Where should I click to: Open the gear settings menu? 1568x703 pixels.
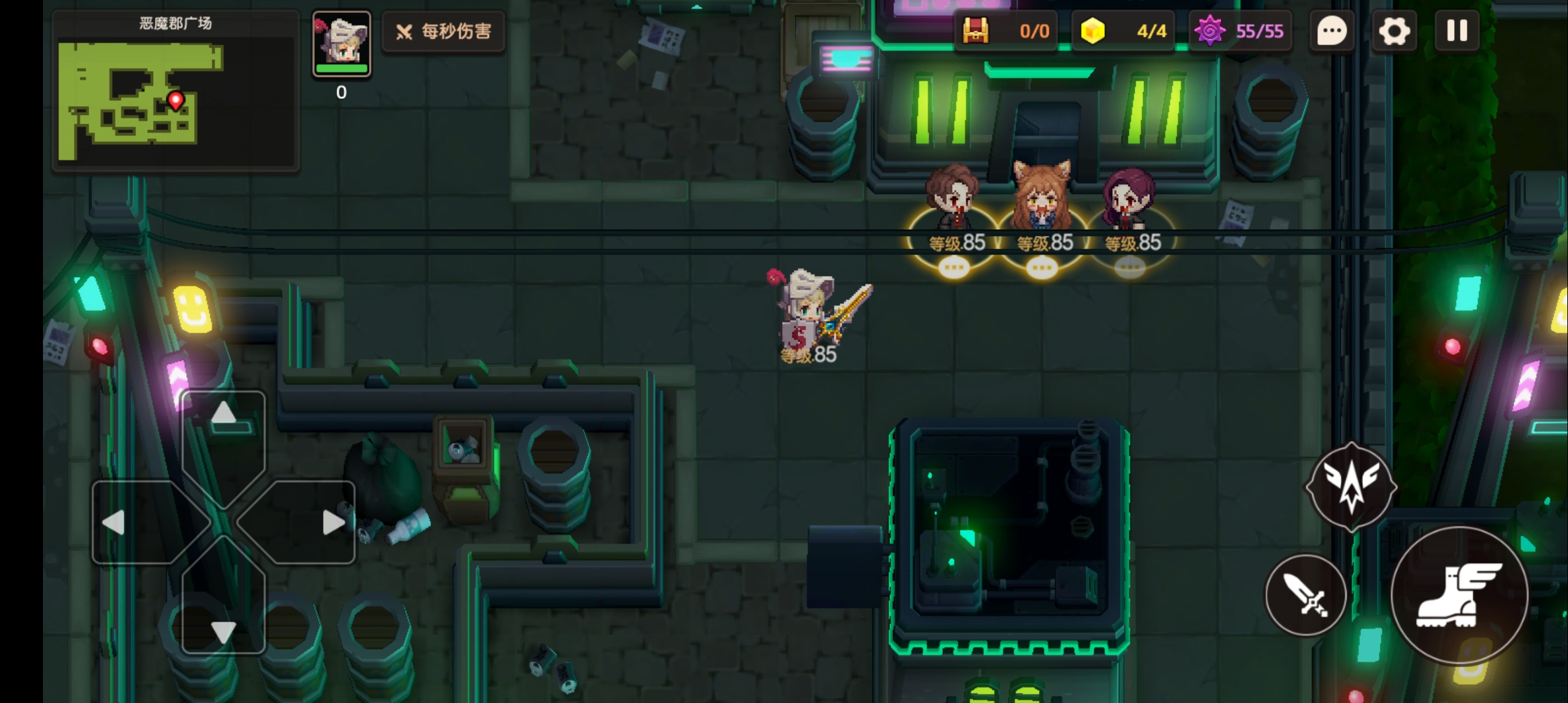pos(1393,31)
